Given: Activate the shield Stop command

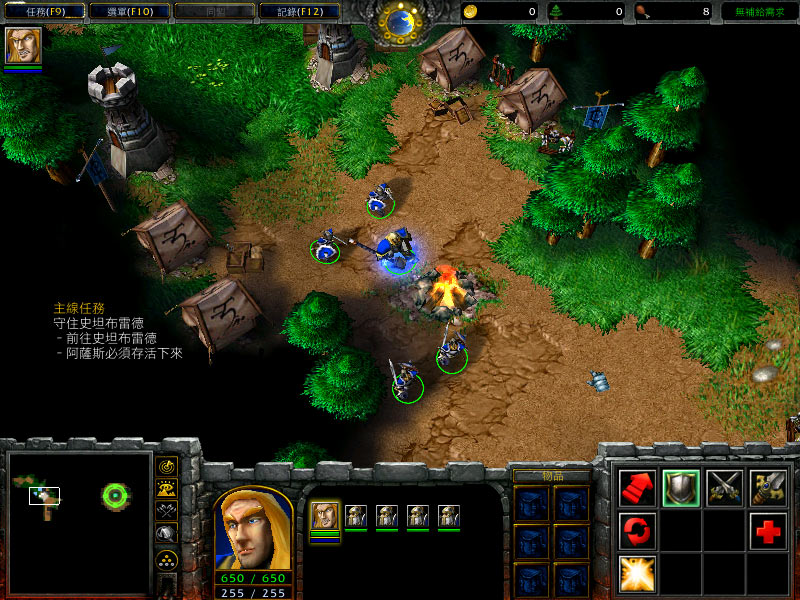Looking at the screenshot, I should coord(681,487).
